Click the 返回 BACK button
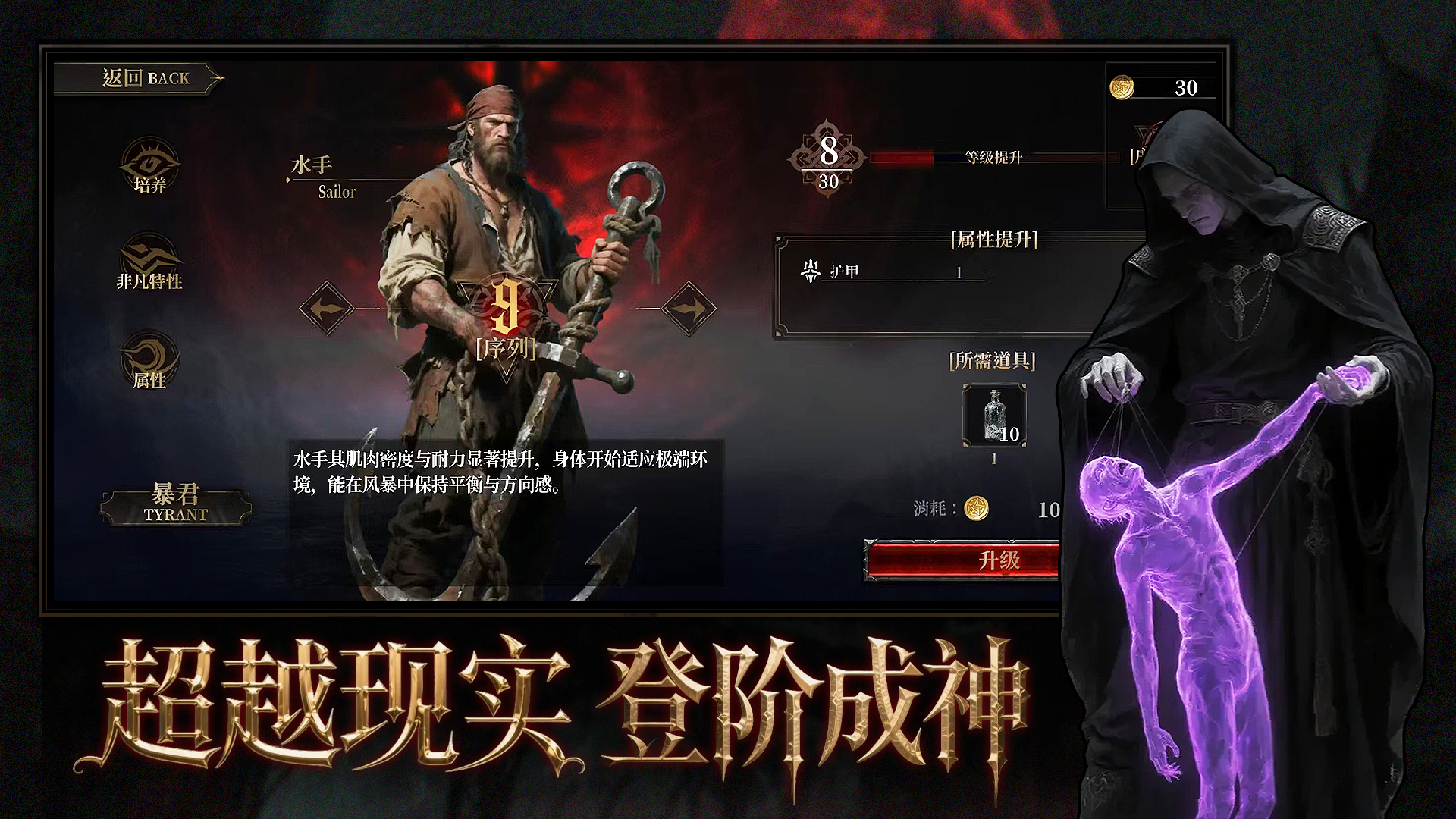 [144, 77]
